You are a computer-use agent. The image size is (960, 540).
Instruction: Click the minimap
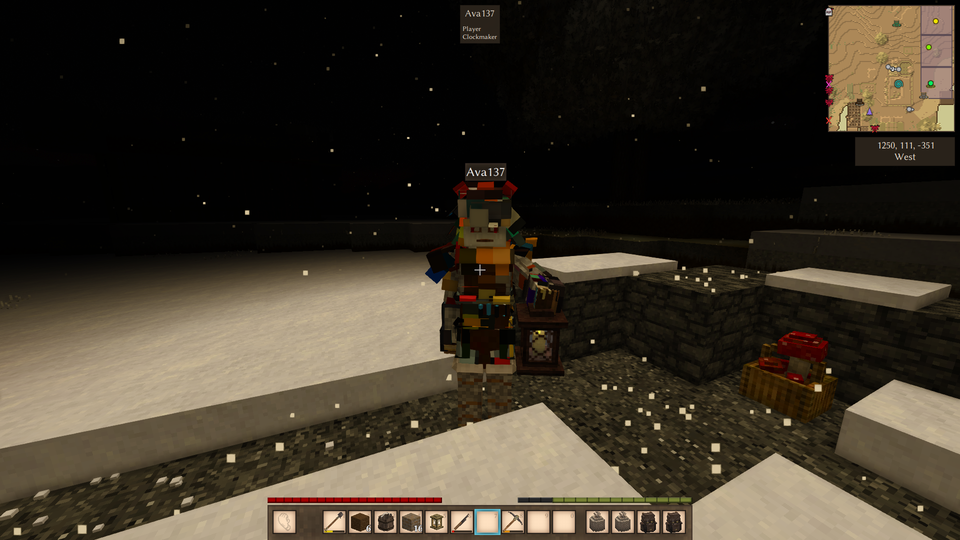[890, 68]
